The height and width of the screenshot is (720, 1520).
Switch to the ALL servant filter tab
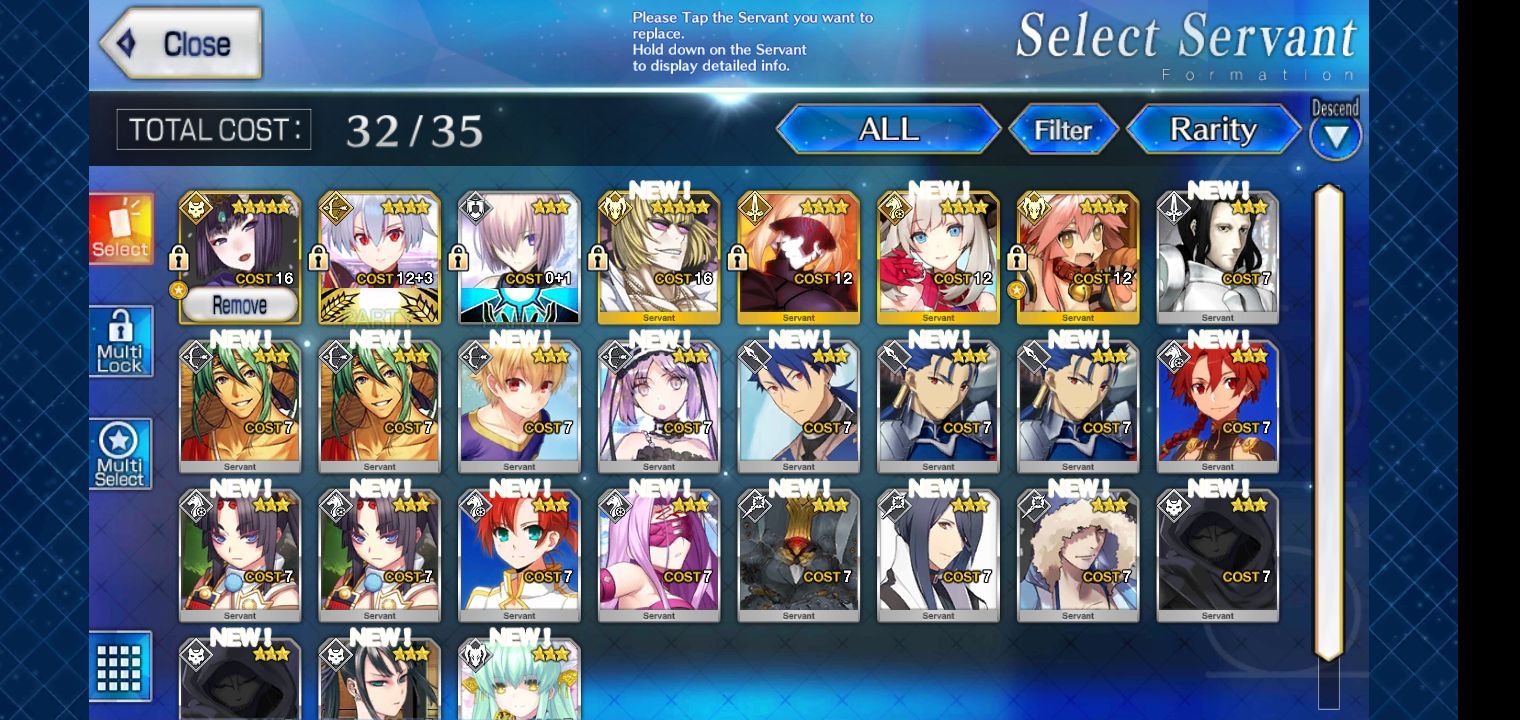coord(887,128)
